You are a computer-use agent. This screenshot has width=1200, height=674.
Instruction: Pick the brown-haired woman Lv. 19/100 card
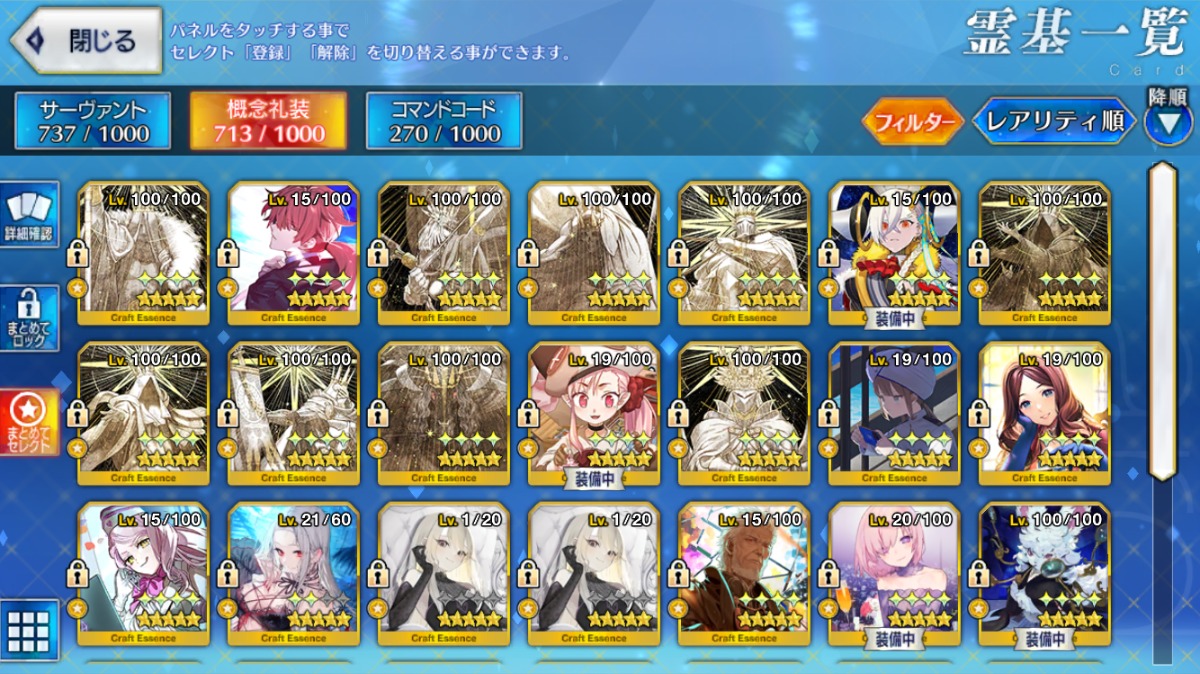click(x=1043, y=413)
